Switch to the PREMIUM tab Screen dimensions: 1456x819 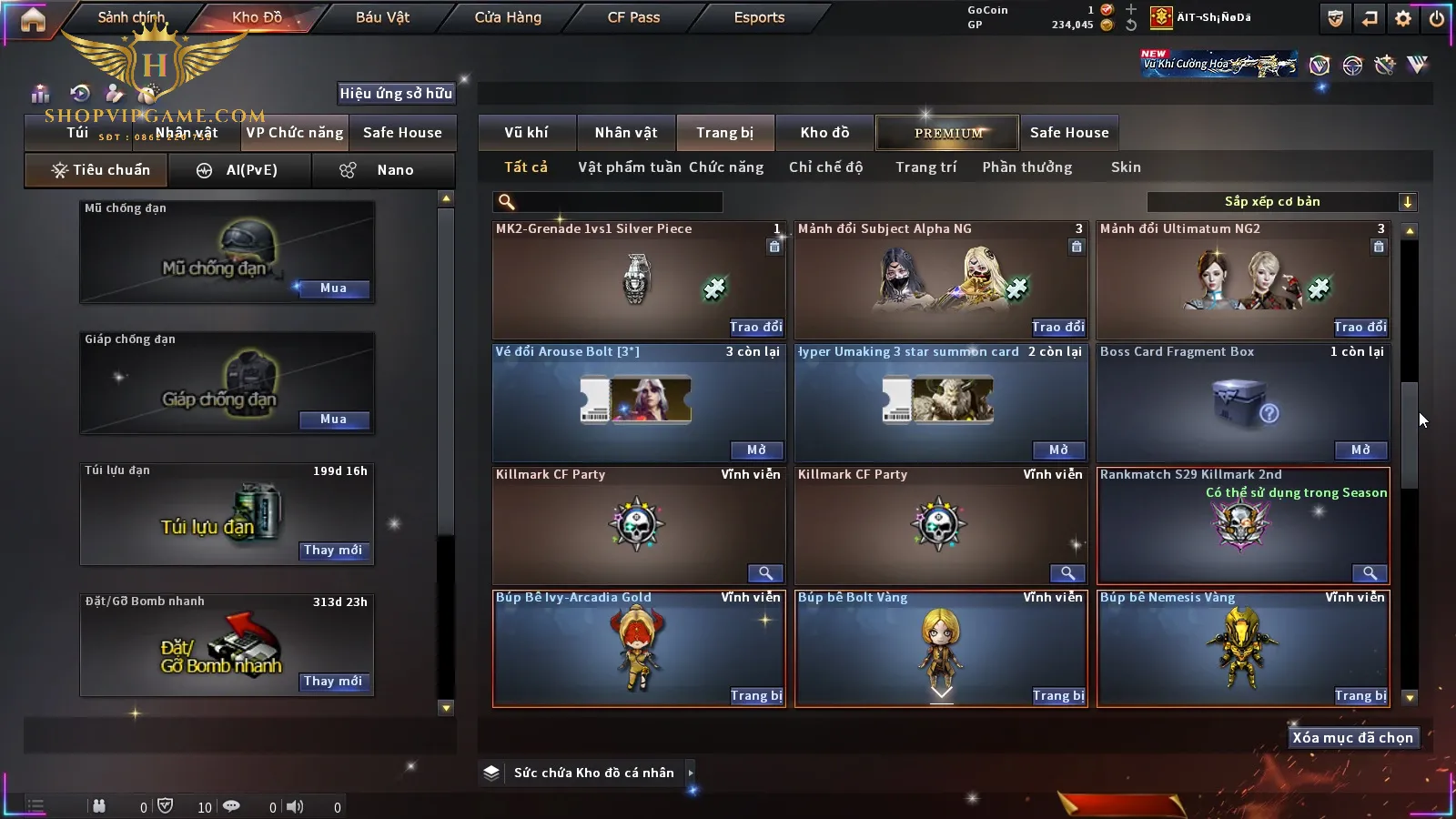tap(948, 133)
